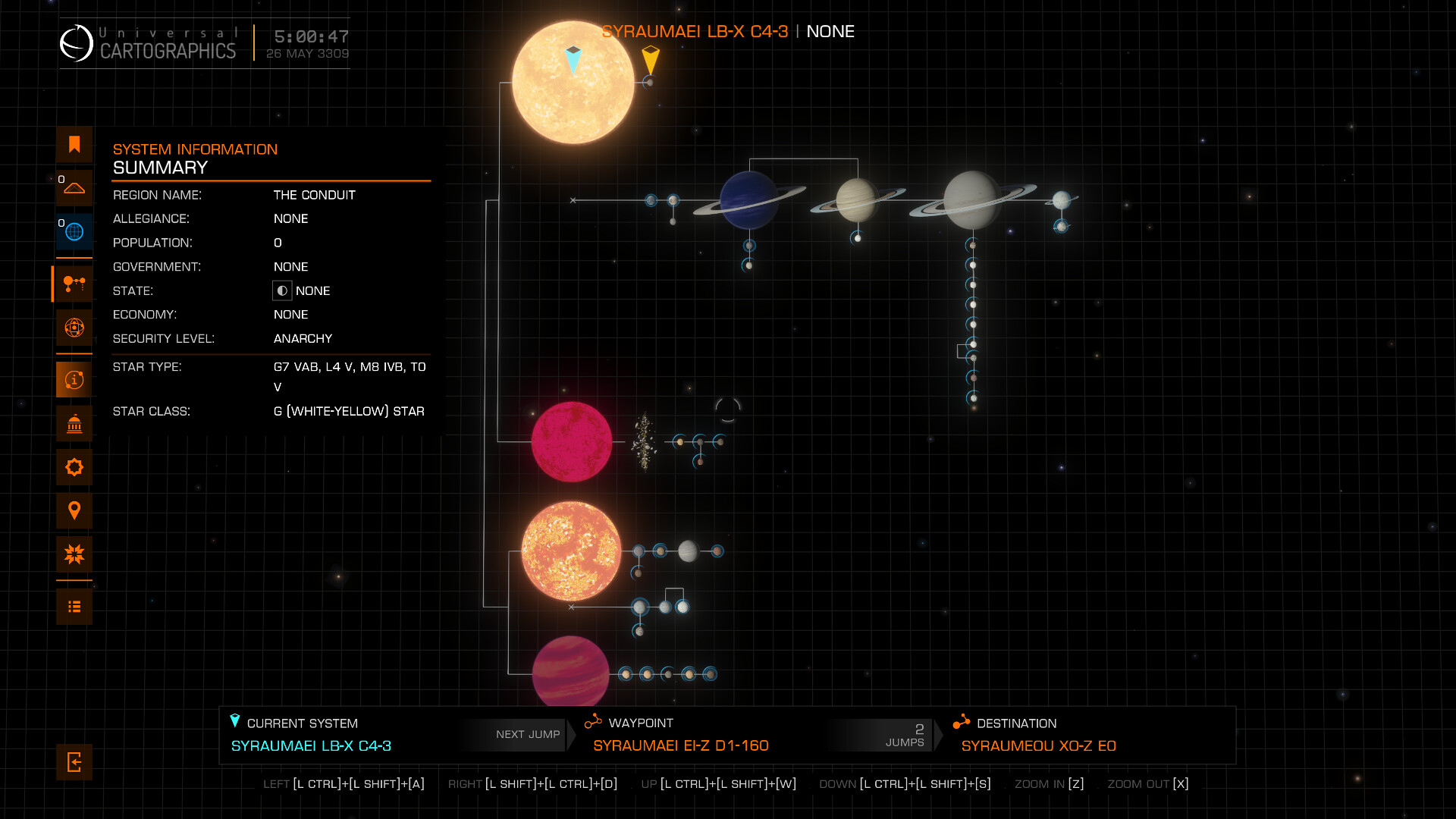This screenshot has height=819, width=1456.
Task: Open the location pin tab
Action: 74,511
